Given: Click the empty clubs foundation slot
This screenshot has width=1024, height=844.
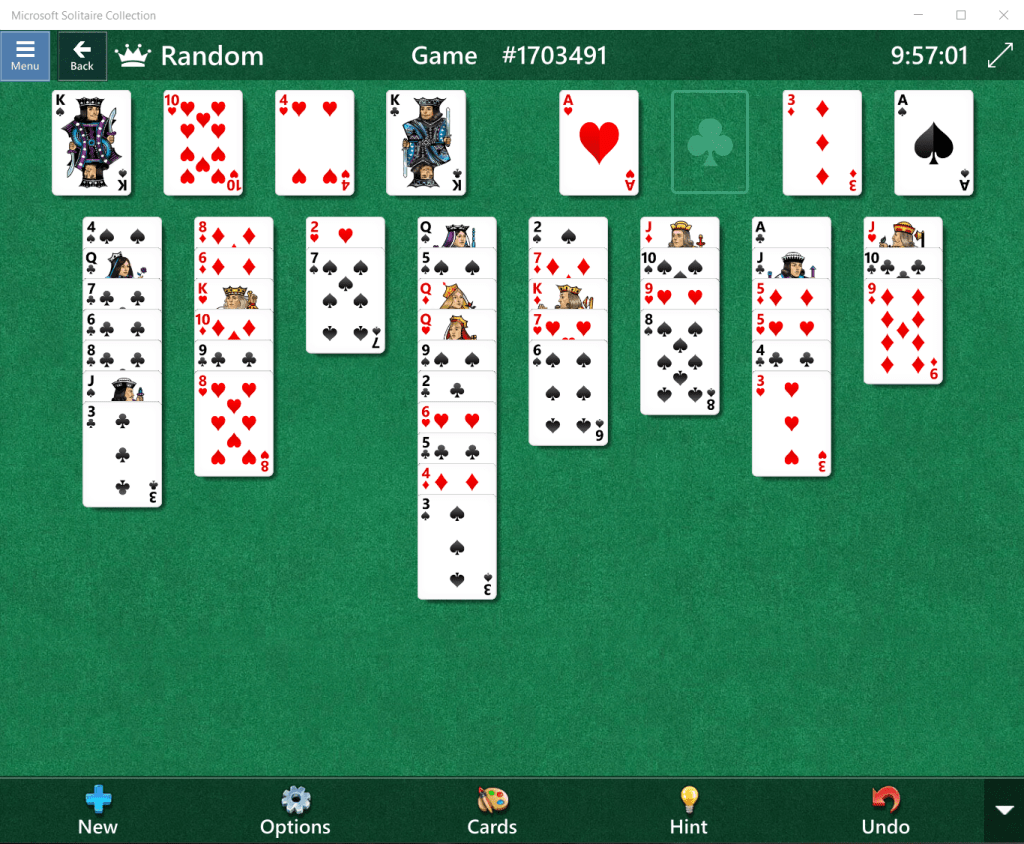Looking at the screenshot, I should tap(709, 142).
